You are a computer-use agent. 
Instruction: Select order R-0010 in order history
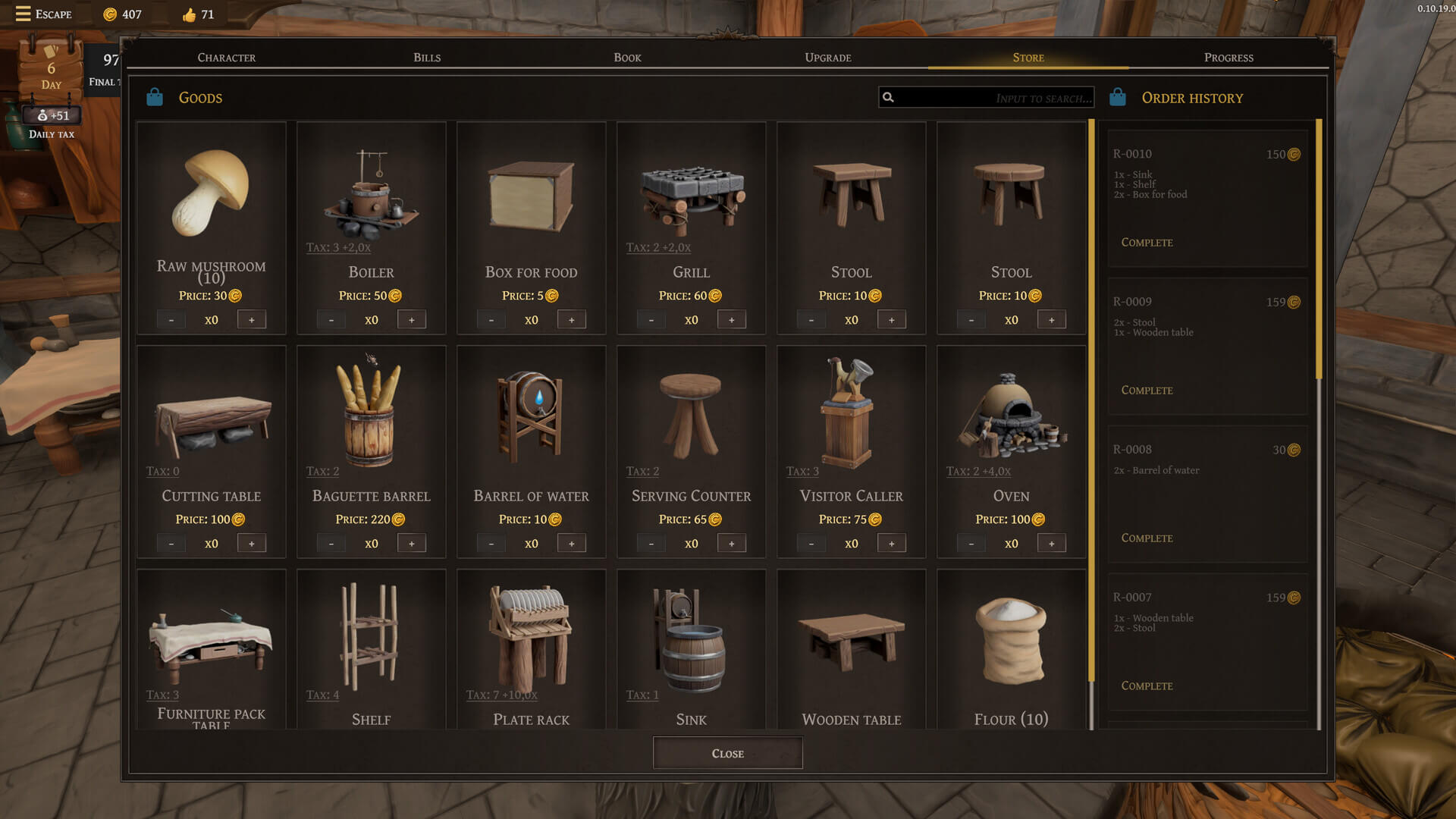click(x=1207, y=199)
